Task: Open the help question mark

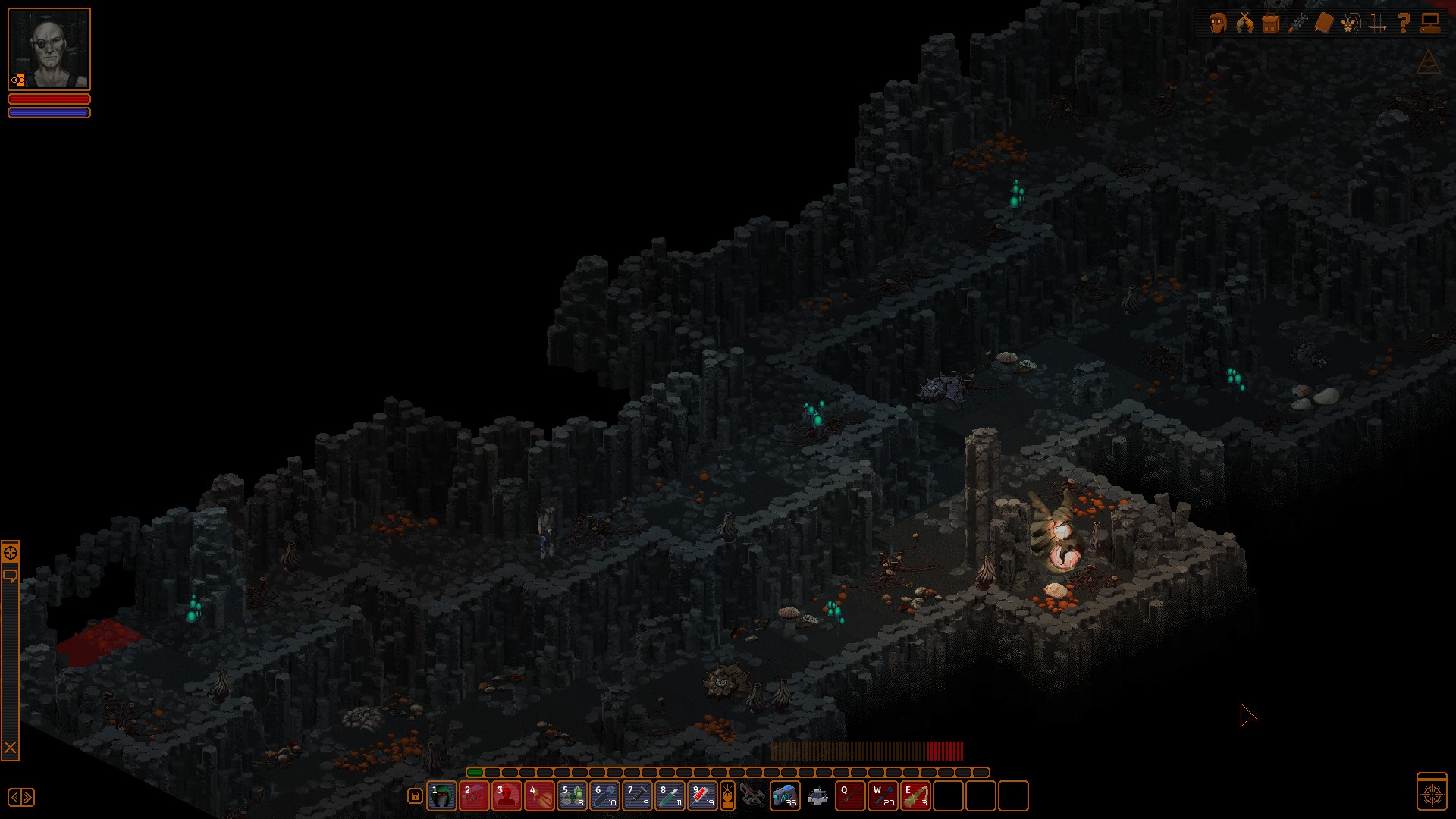Action: (x=1404, y=24)
